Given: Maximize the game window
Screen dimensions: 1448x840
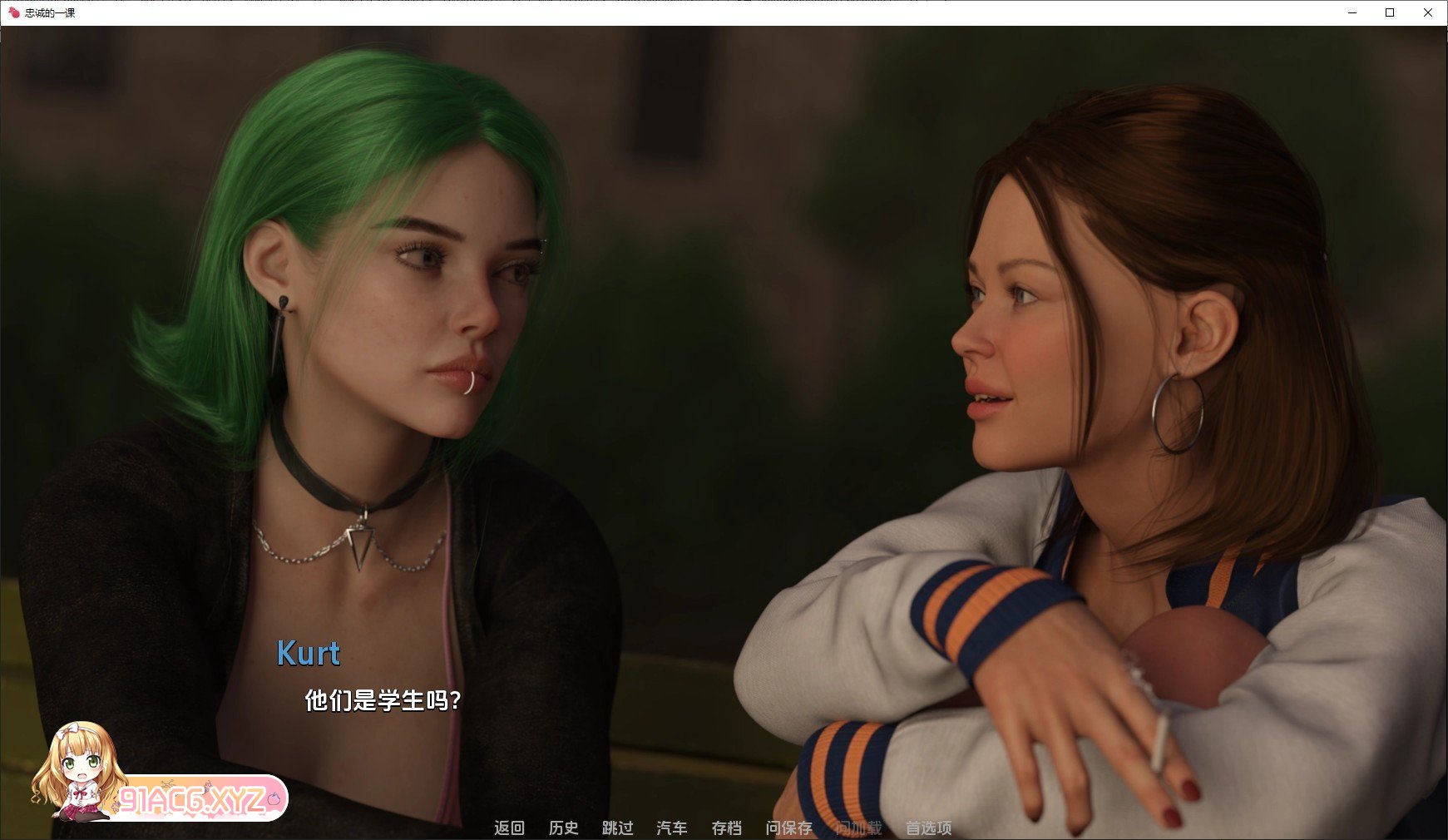Looking at the screenshot, I should pyautogui.click(x=1390, y=12).
